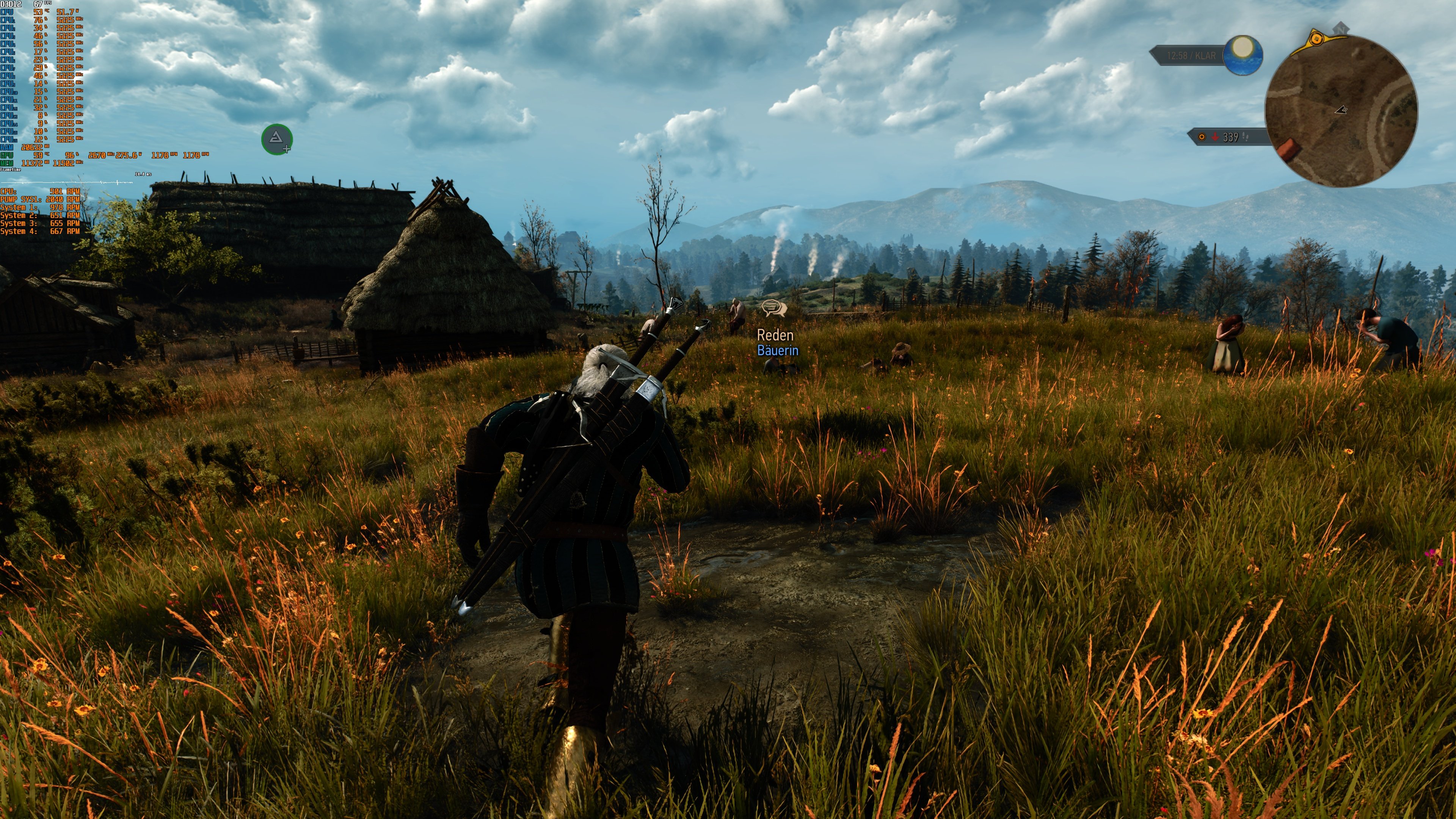Open the 12:58 / KLAR time panel
Screen dimensions: 1456x819
(x=1192, y=55)
